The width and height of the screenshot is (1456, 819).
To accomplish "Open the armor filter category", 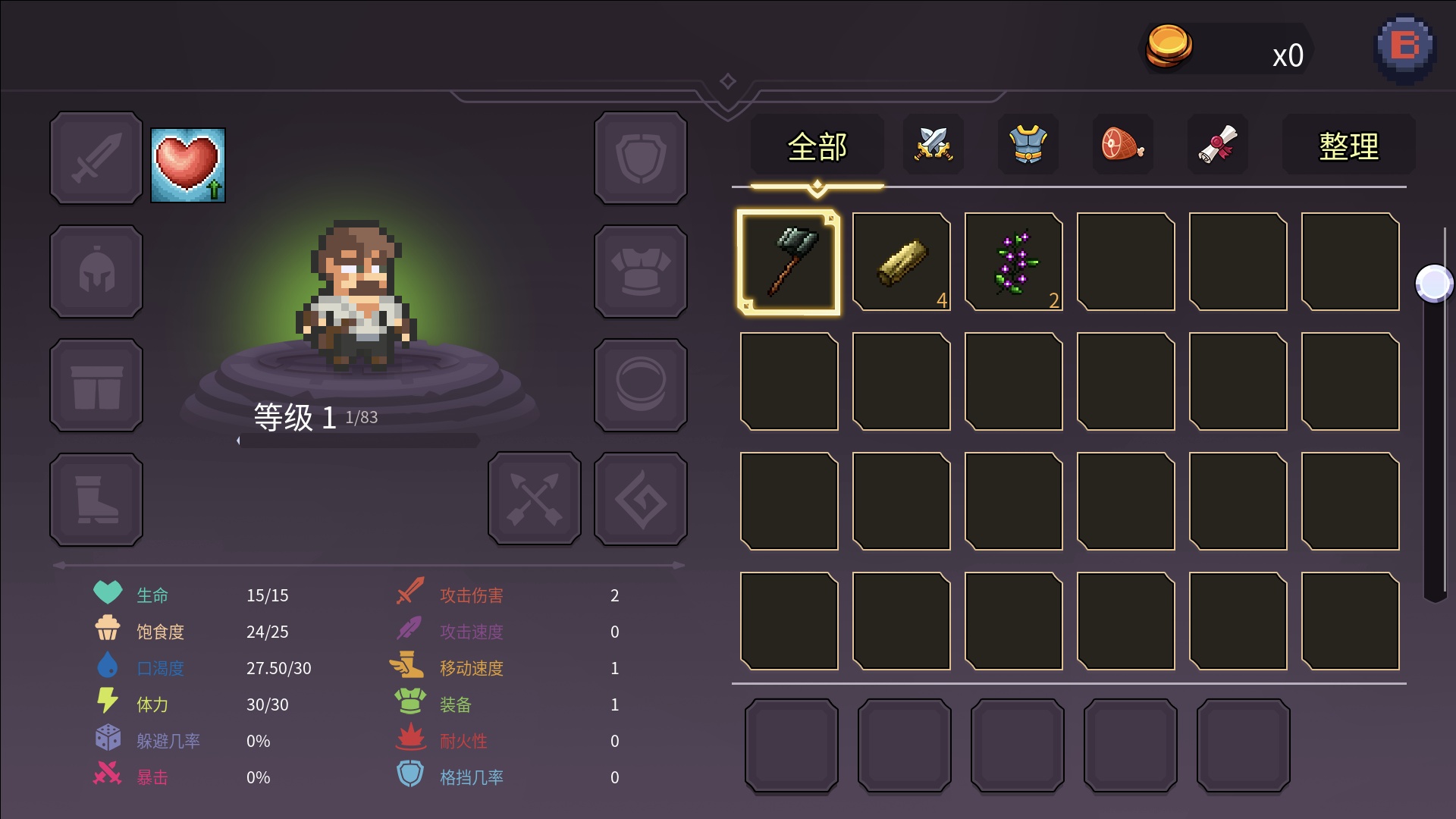I will pos(1028,144).
